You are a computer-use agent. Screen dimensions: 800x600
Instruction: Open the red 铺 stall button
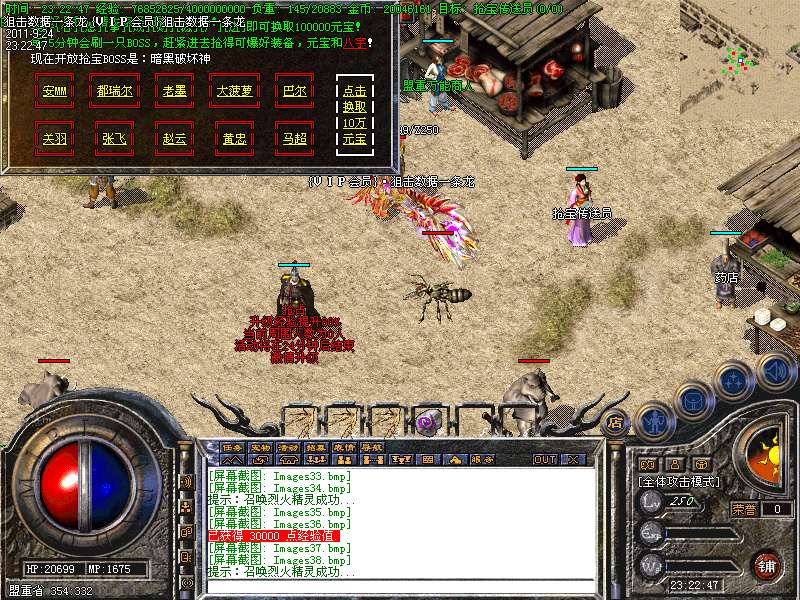click(x=766, y=565)
